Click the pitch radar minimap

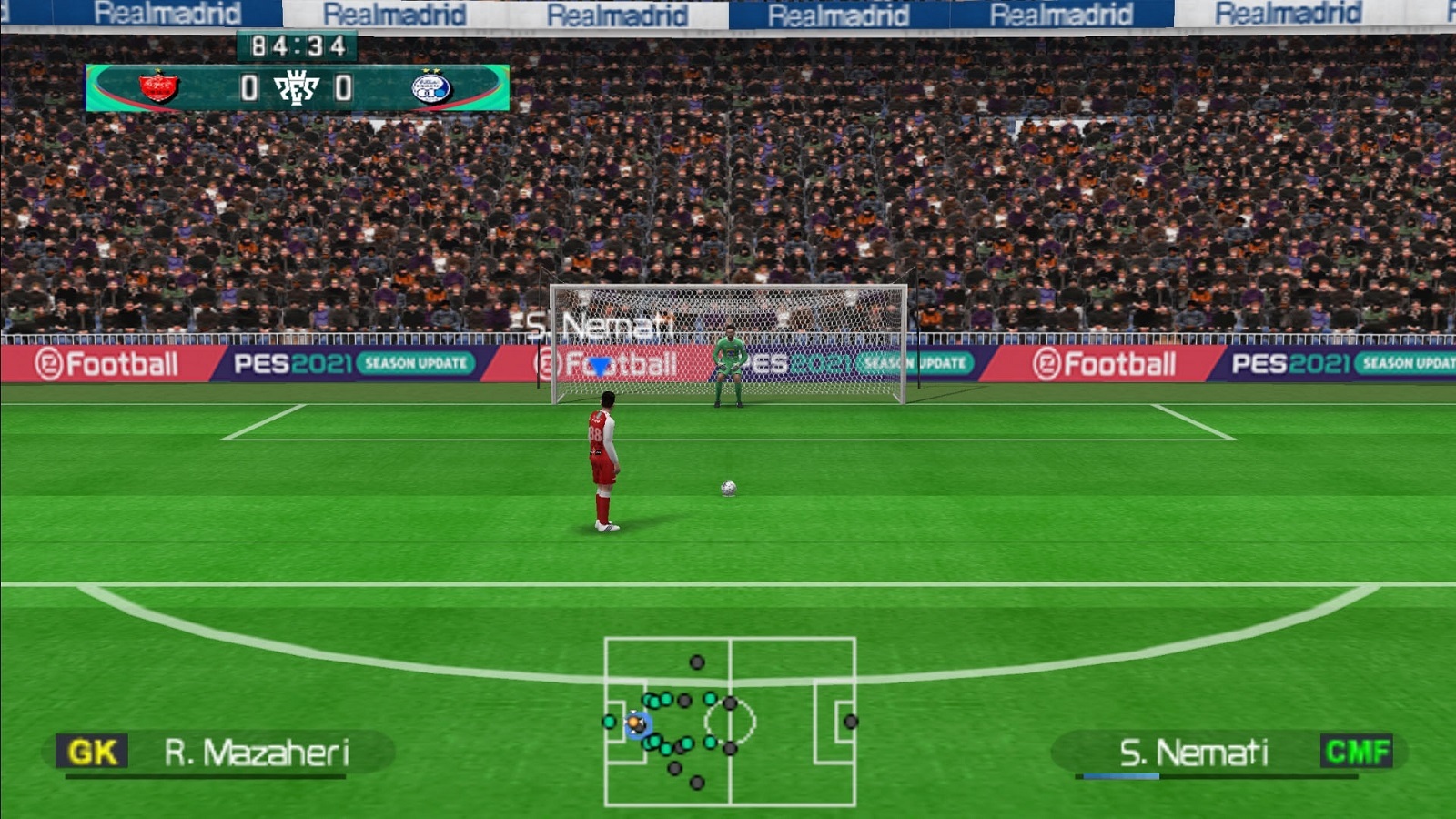coord(729,722)
